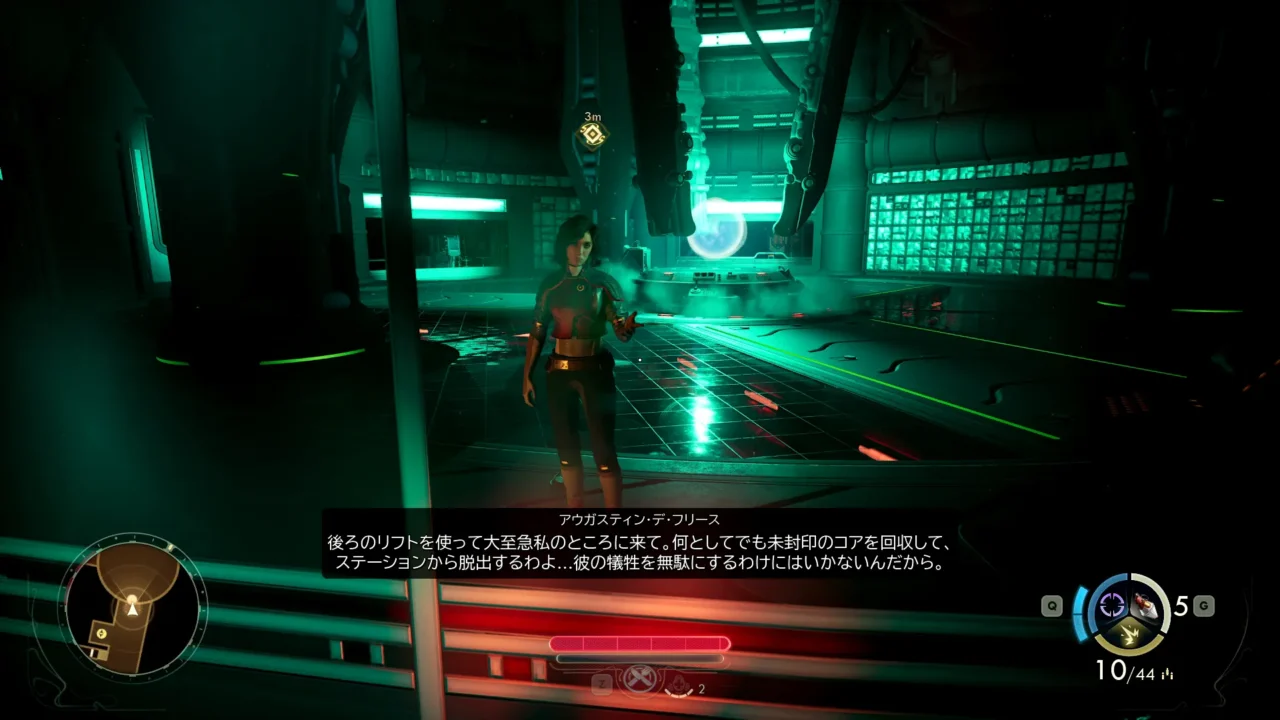Activate the purple crosshair ability

(1112, 604)
